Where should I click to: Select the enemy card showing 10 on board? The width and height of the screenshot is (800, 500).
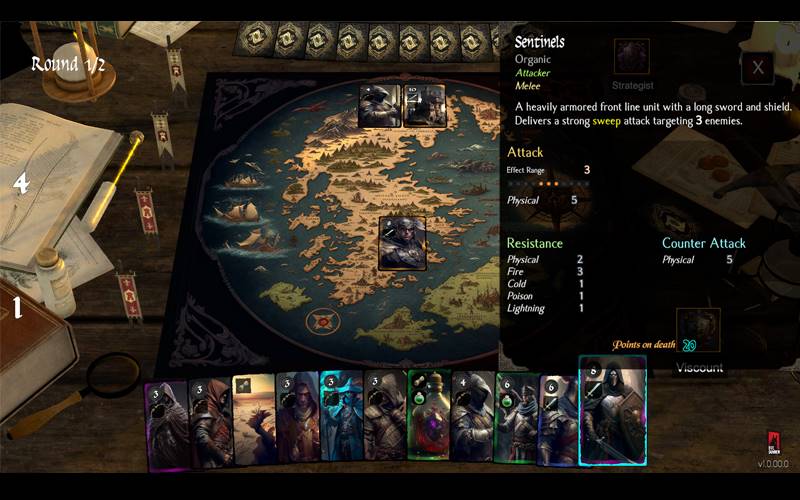425,106
